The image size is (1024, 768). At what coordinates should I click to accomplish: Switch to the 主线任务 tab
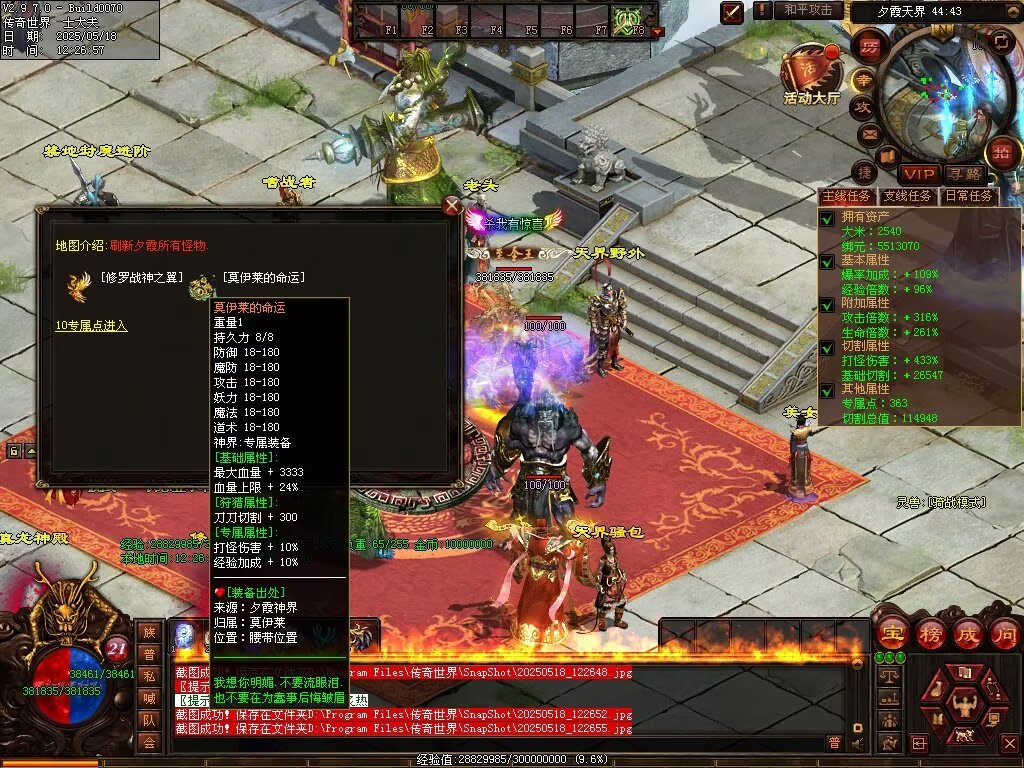[846, 196]
